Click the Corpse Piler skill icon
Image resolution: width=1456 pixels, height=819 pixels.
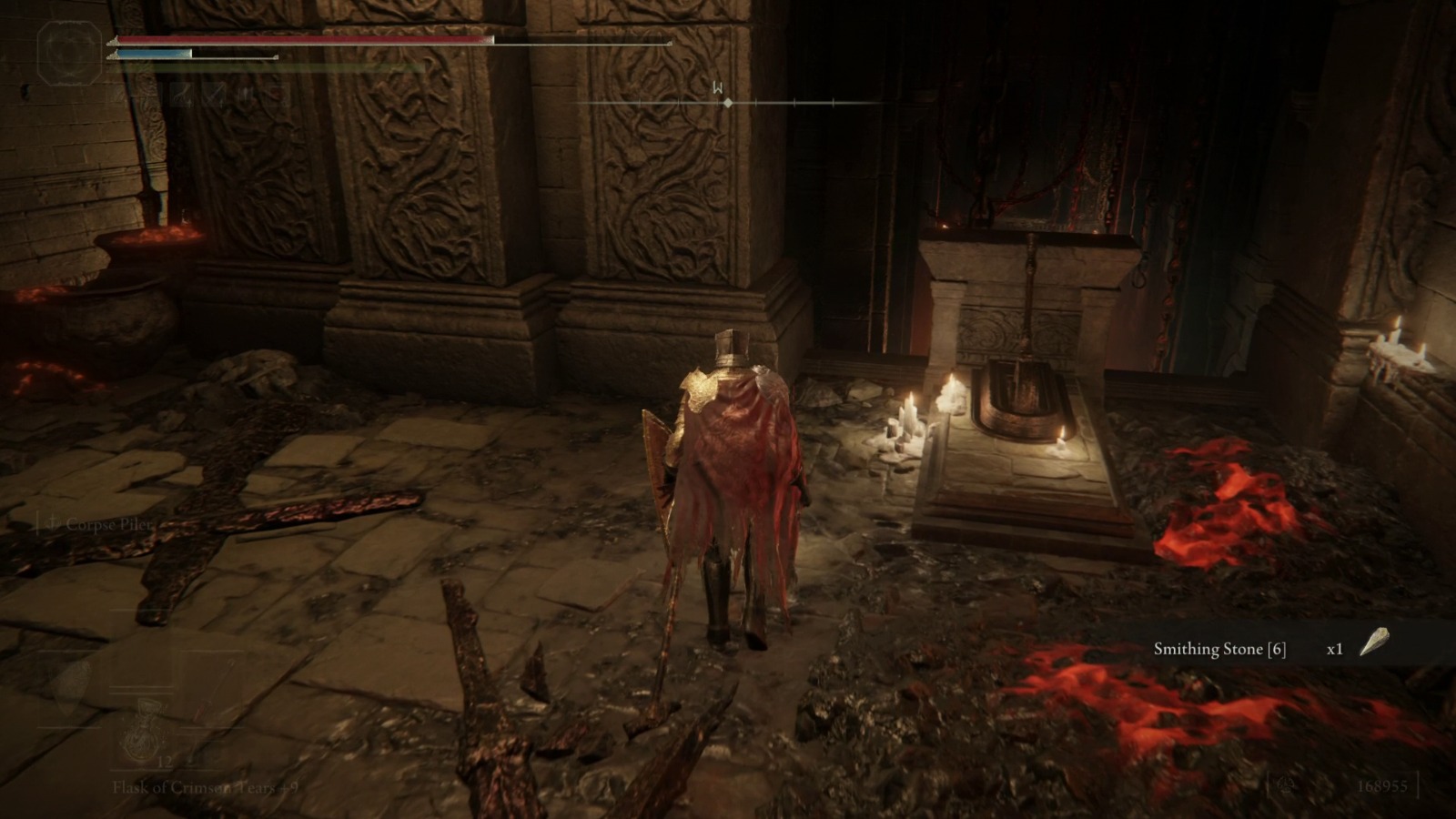coord(53,521)
